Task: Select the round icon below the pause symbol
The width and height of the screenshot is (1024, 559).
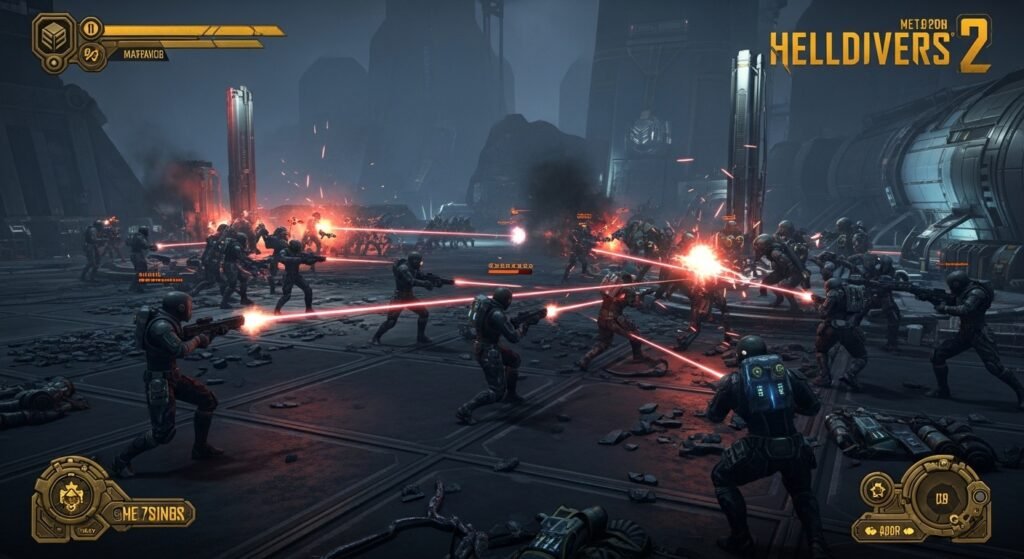Action: pyautogui.click(x=90, y=55)
